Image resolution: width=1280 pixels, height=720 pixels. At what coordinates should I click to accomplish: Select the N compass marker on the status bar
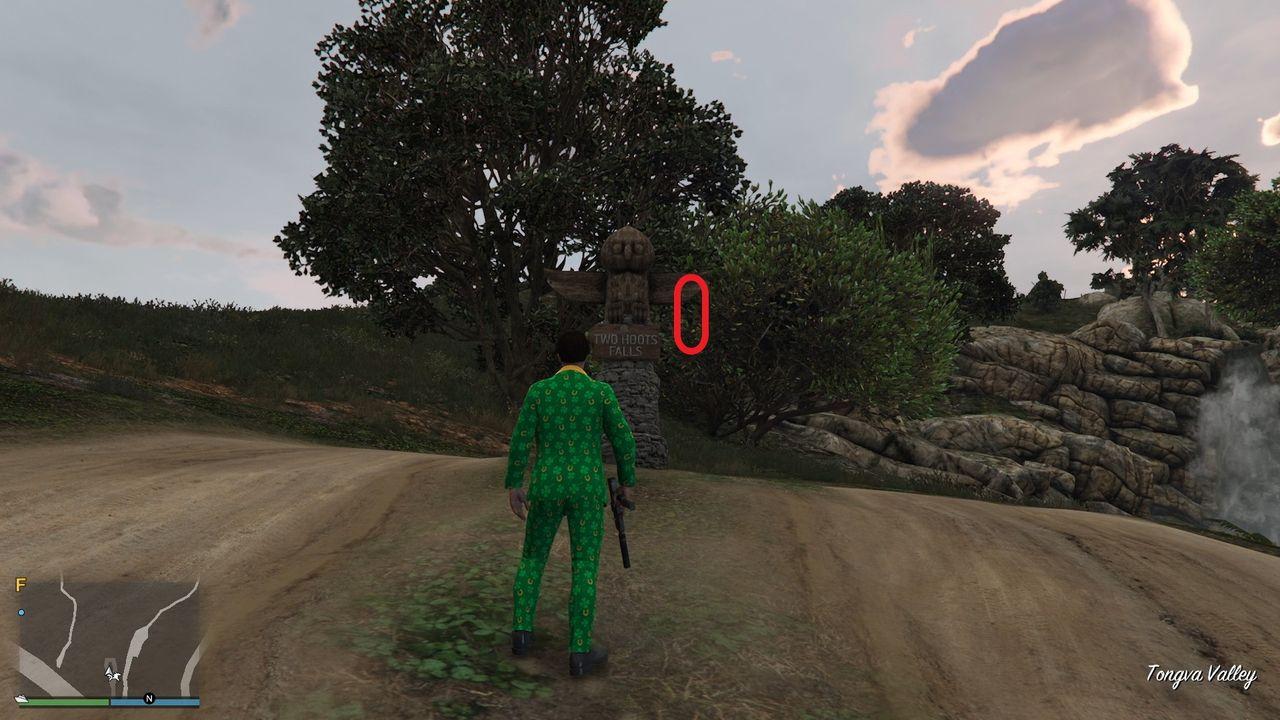149,699
